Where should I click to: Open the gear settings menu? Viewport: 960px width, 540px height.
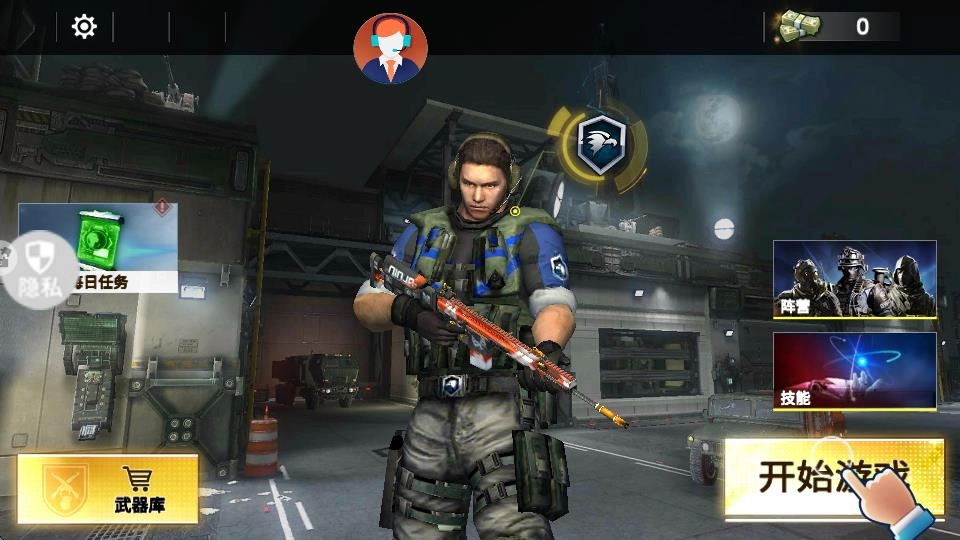point(84,27)
